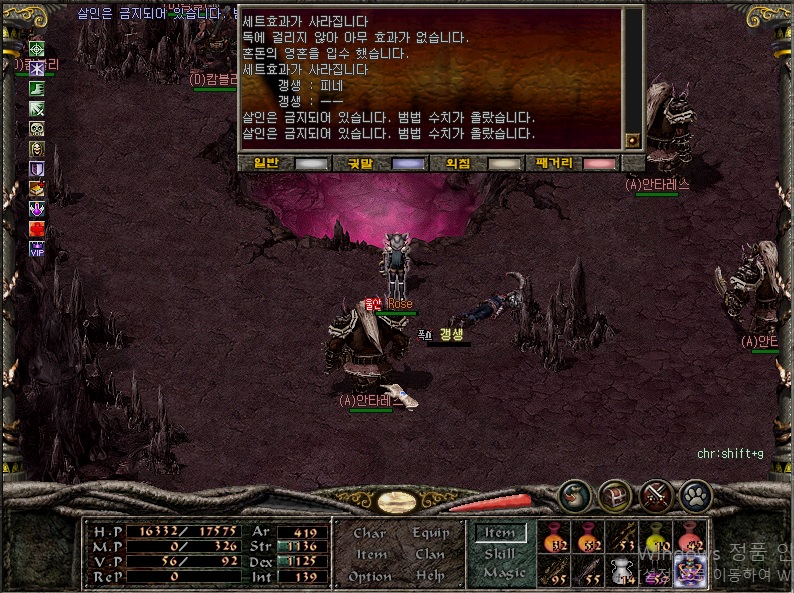
Task: Switch to the Skill quick-slot tab
Action: (500, 554)
